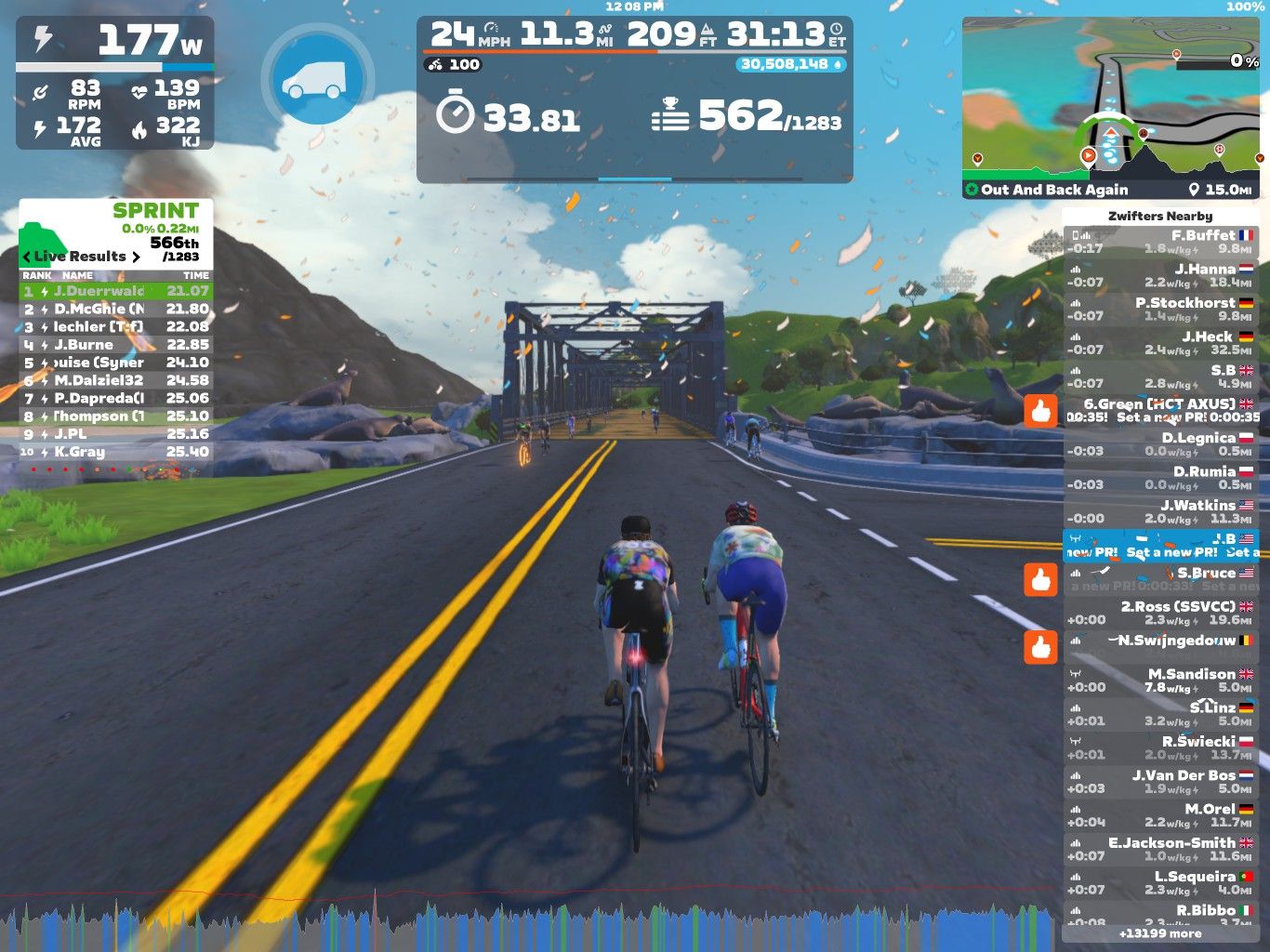Select M.Sandison rider row

pyautogui.click(x=1160, y=681)
